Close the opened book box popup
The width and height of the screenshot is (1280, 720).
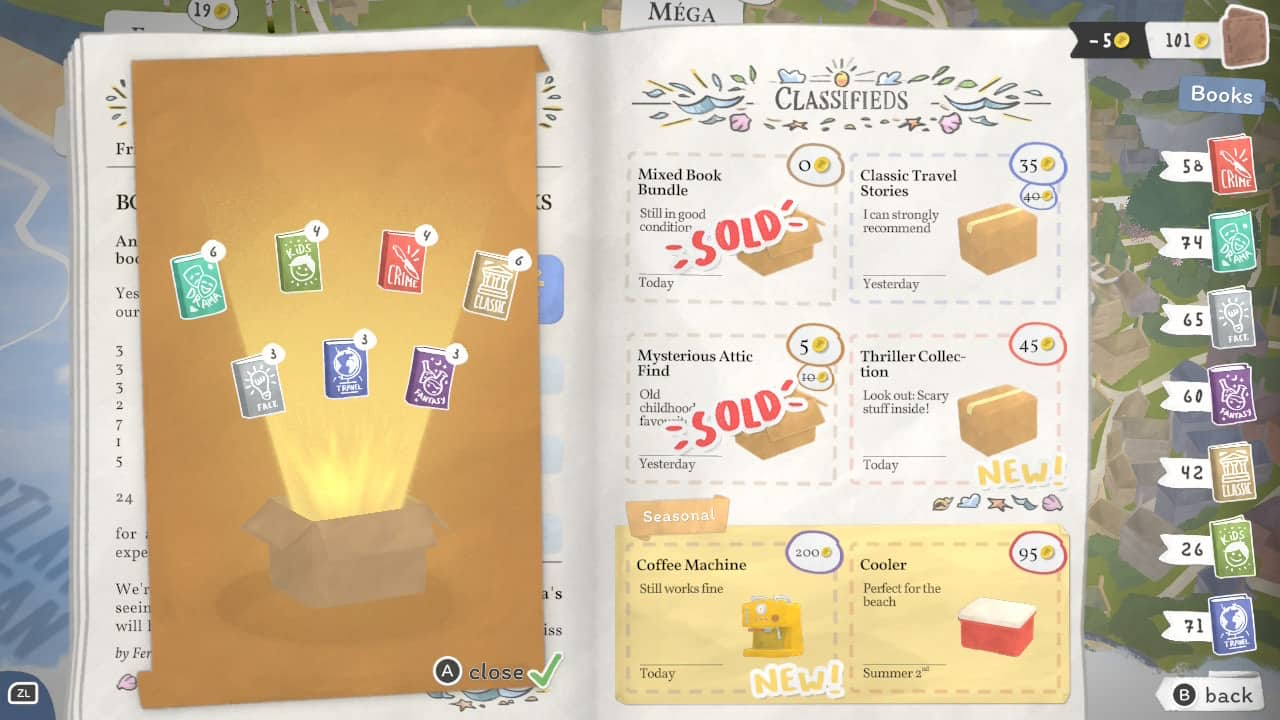[x=497, y=671]
